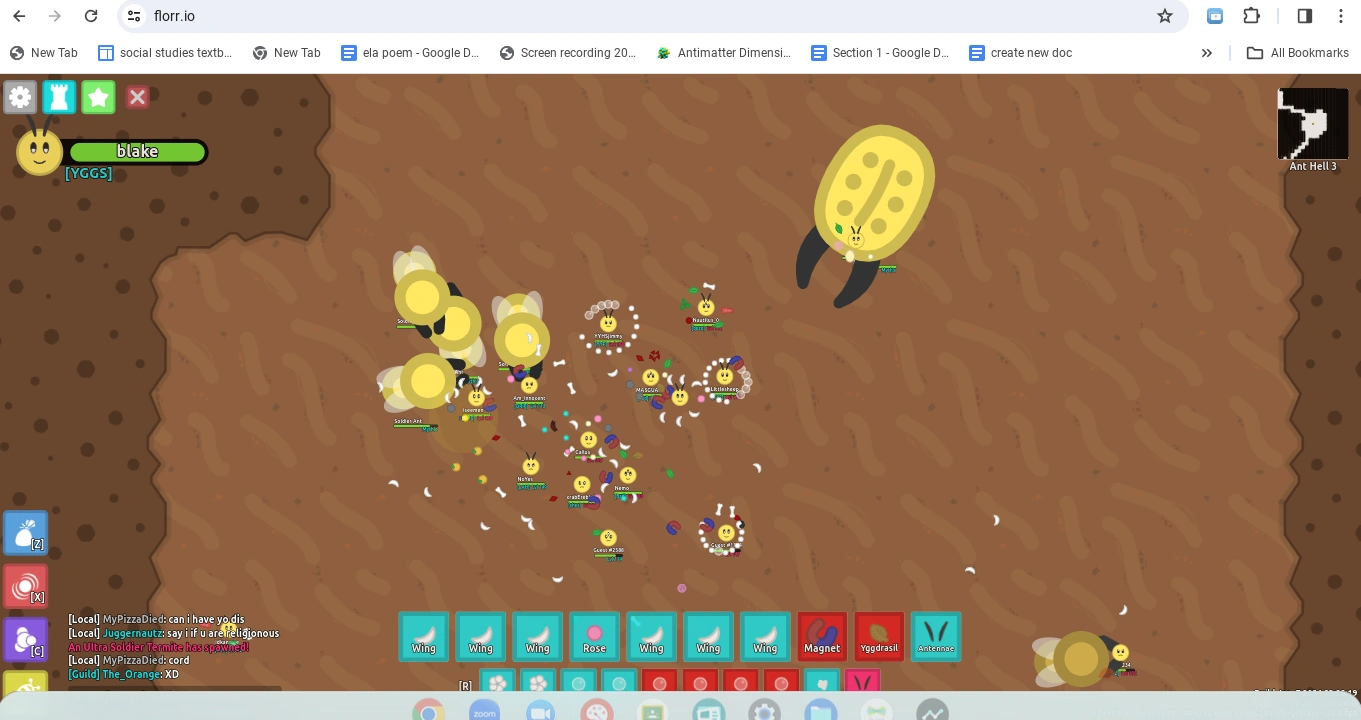
Task: Select the Yggdrasil petal slot
Action: coord(879,636)
